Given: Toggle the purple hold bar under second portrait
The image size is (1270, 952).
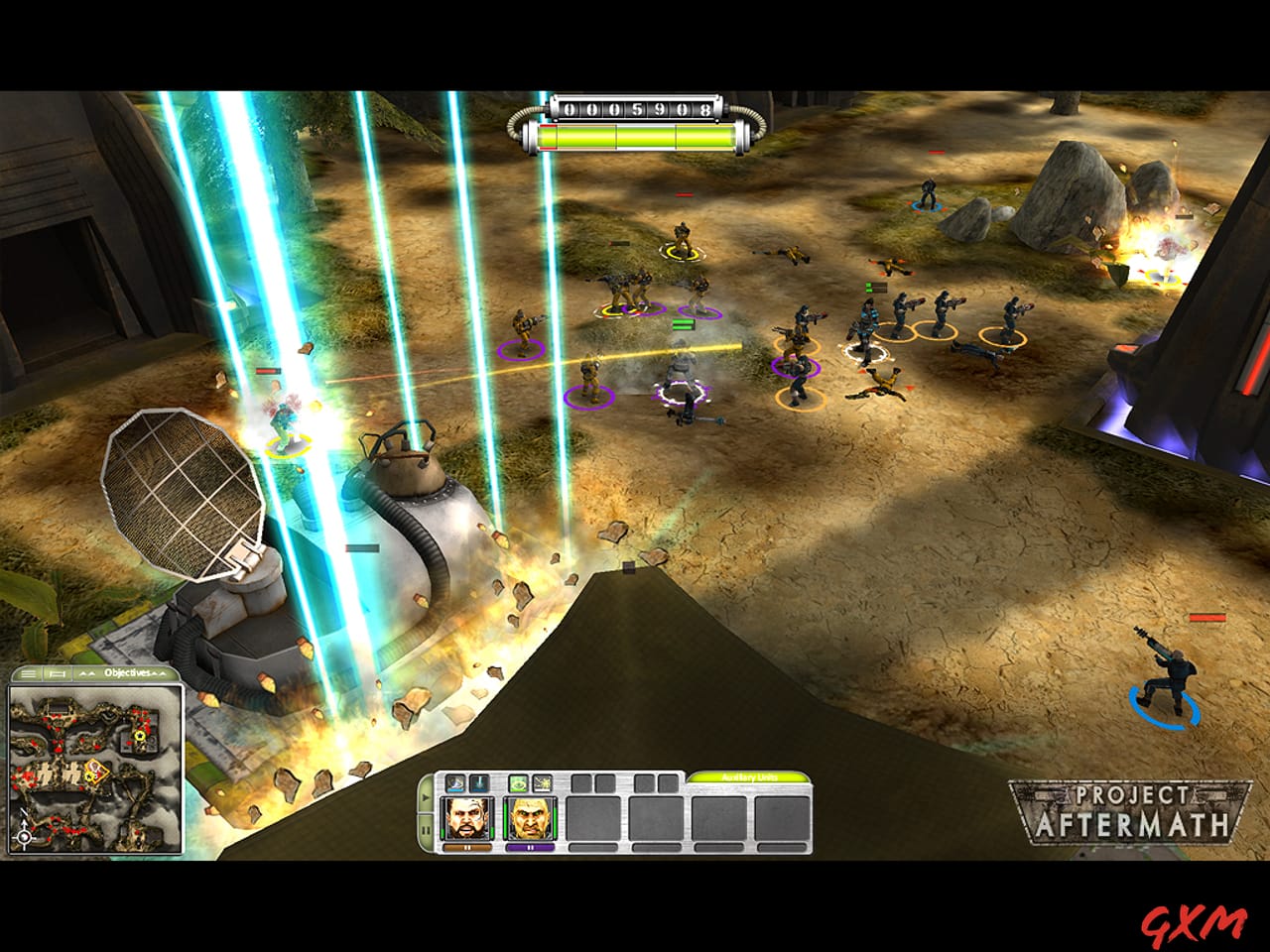Looking at the screenshot, I should (532, 848).
